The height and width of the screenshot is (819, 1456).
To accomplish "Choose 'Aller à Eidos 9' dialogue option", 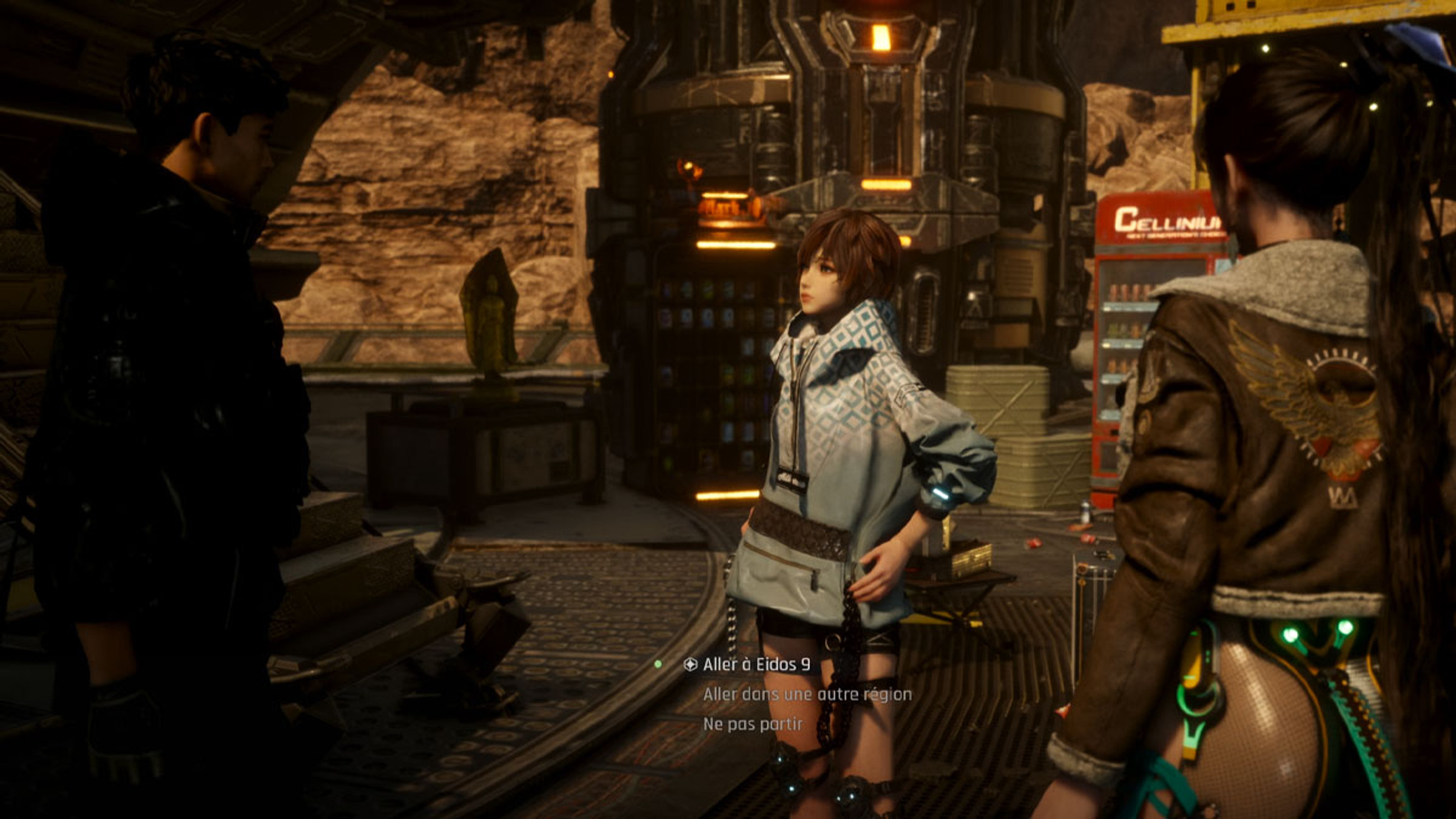I will coord(756,665).
